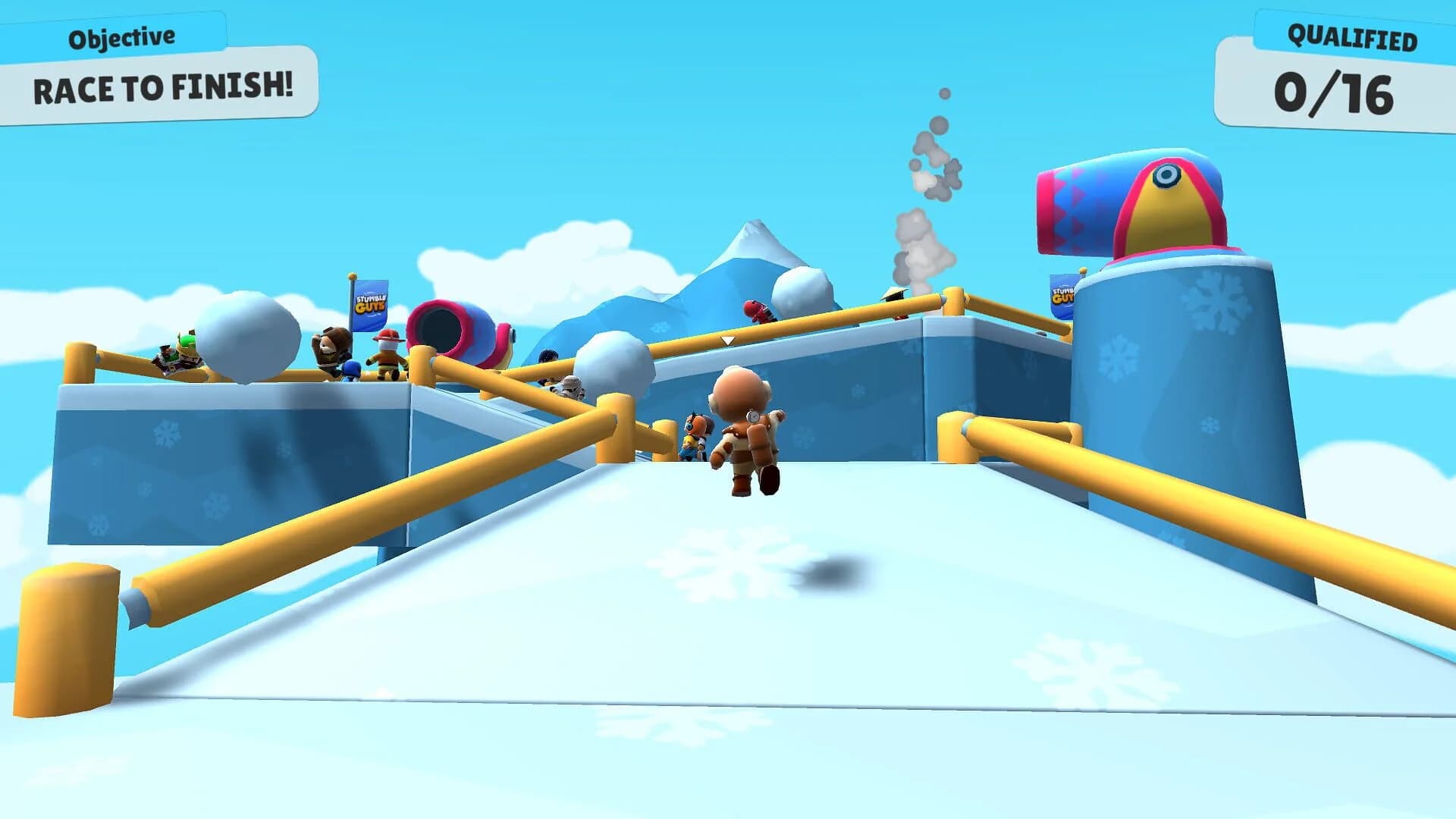Screen dimensions: 1456x819
Task: Click the Stumble Guys flag near the pink cannon
Action: pos(369,305)
